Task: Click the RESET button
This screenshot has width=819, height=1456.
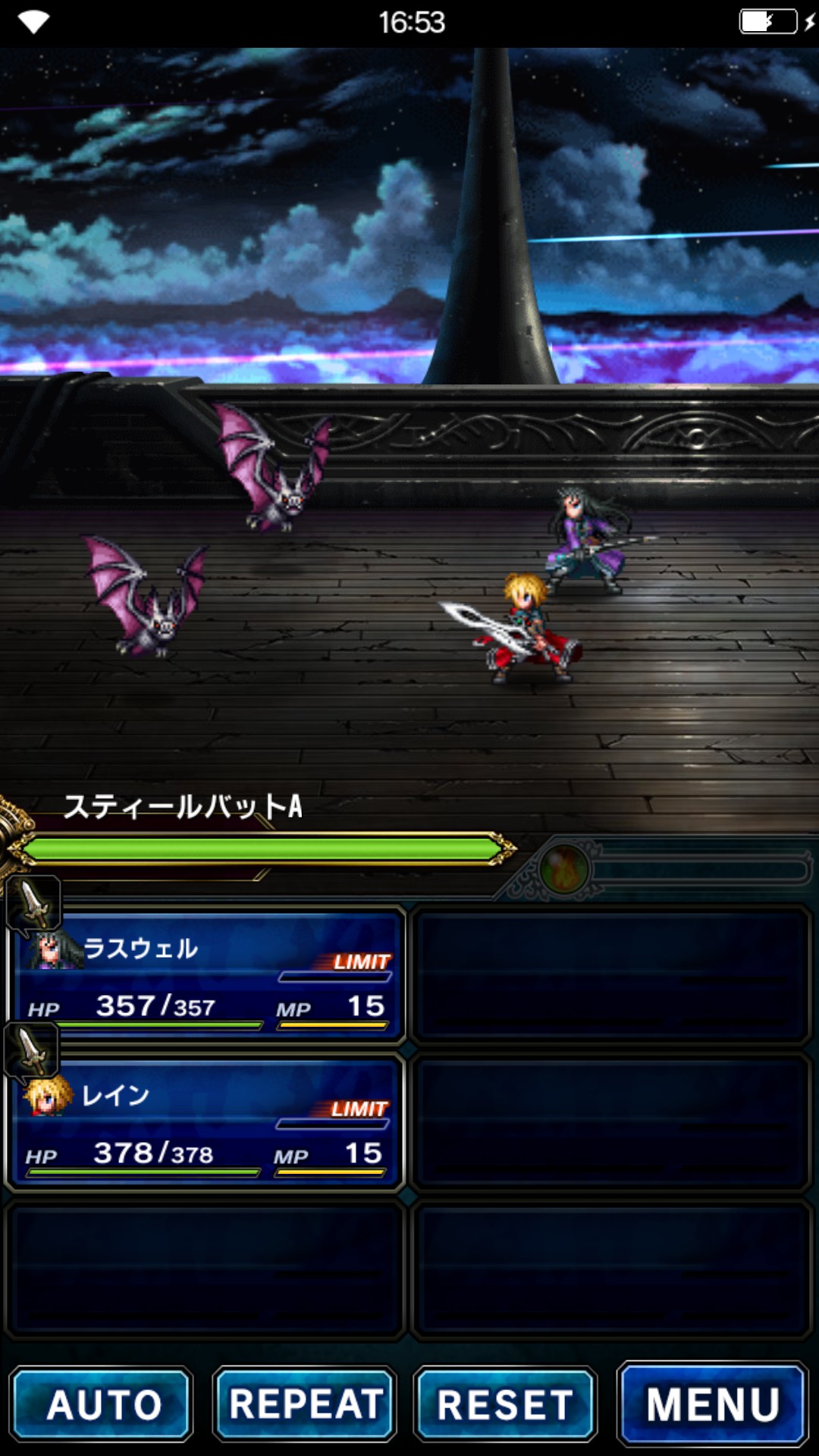Action: tap(506, 1404)
